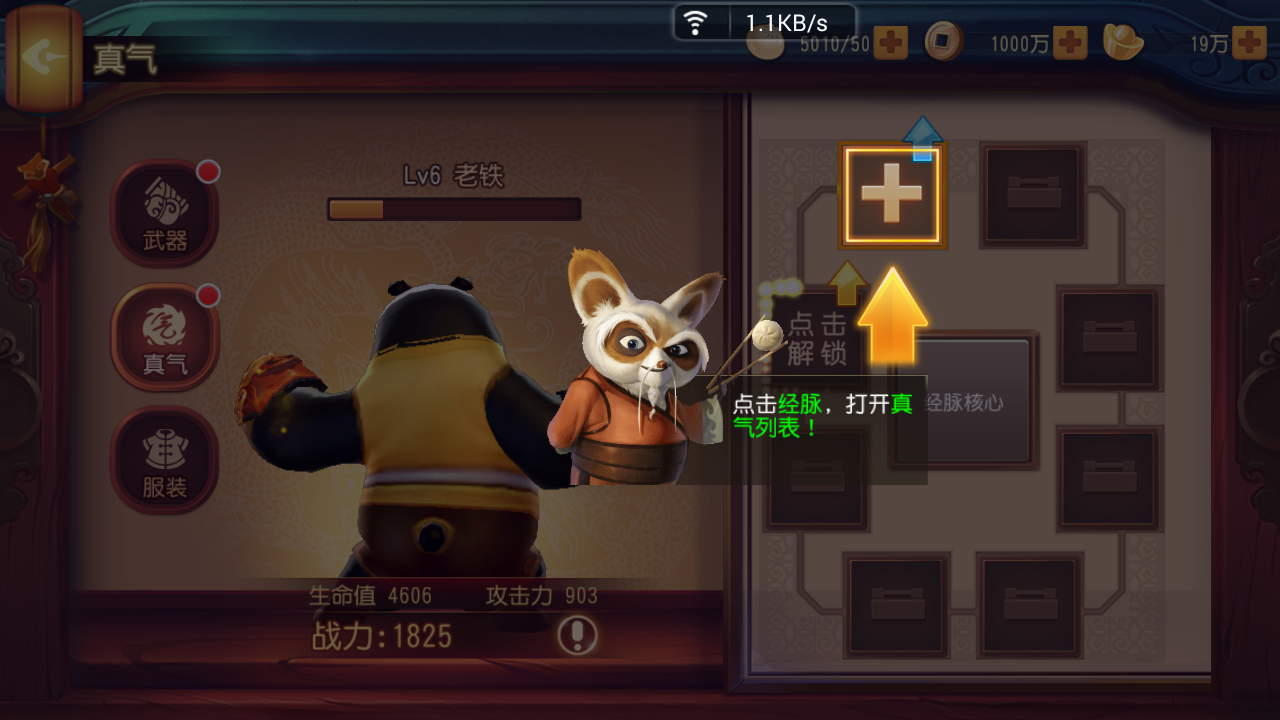Viewport: 1280px width, 720px height.
Task: Open the 武器 weapon tab
Action: (x=165, y=213)
